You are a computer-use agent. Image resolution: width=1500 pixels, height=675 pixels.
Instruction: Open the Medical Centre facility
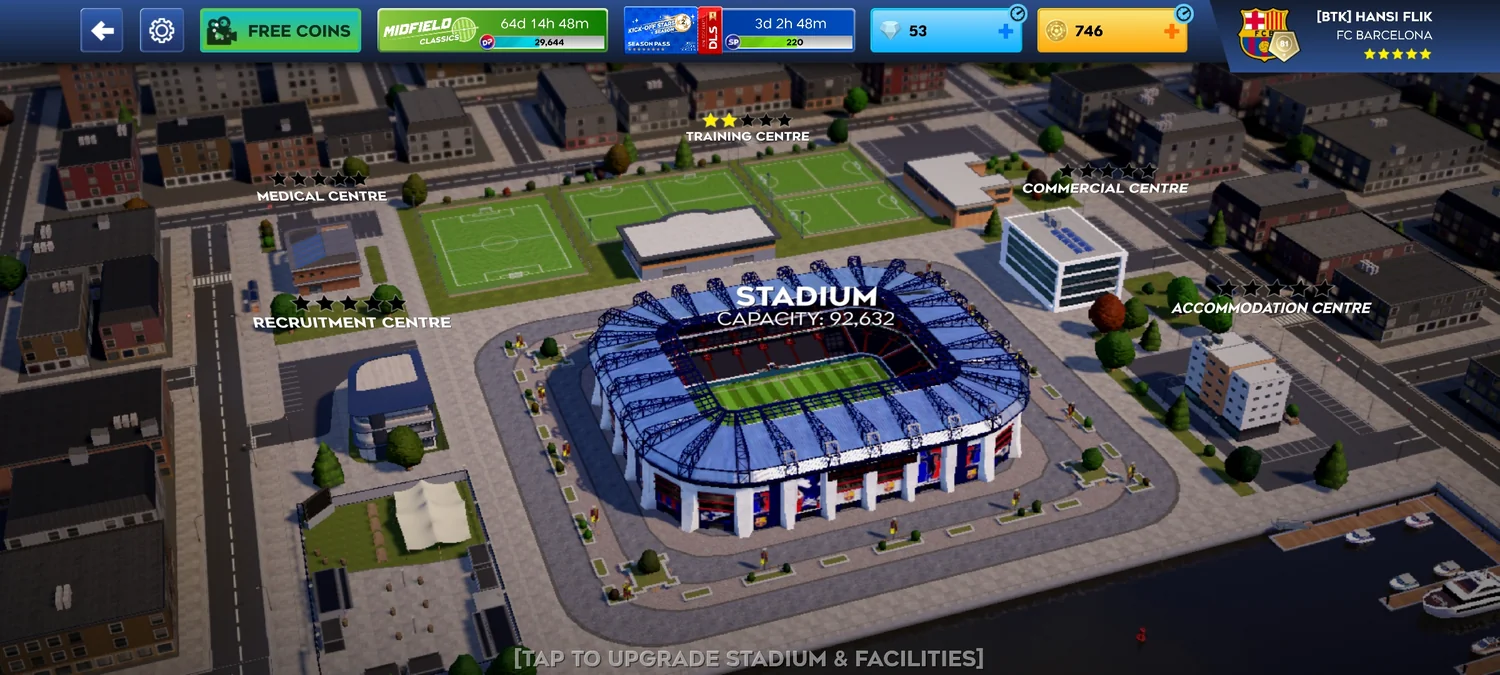click(321, 196)
